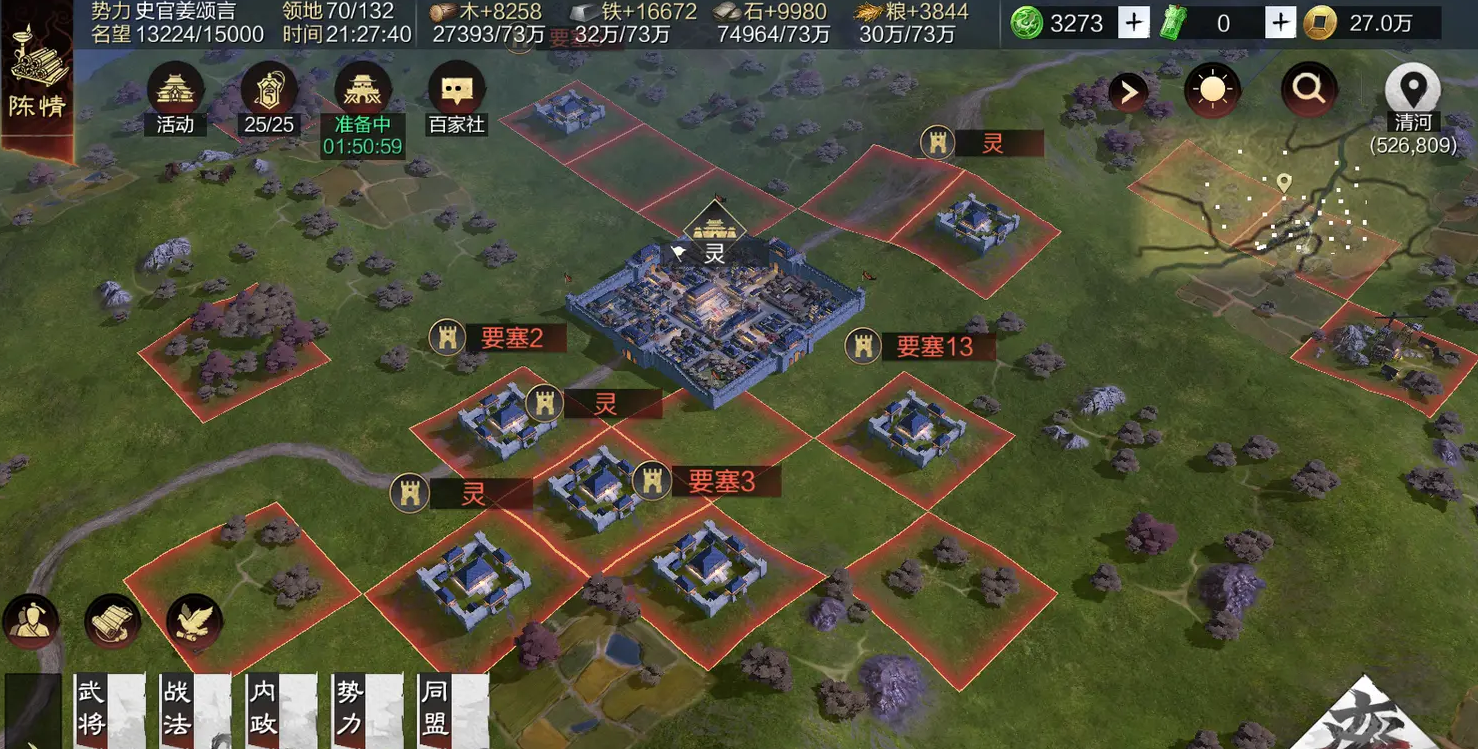Toggle the sun day-night icon
Screen dimensions: 1478x749
pos(1212,91)
